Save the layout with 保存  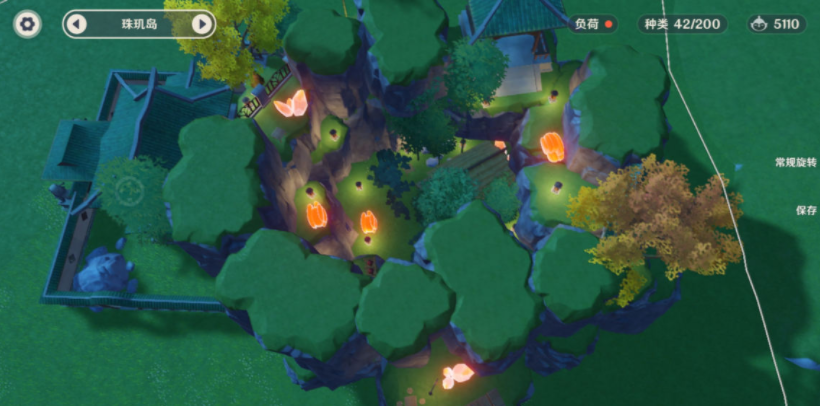click(806, 211)
